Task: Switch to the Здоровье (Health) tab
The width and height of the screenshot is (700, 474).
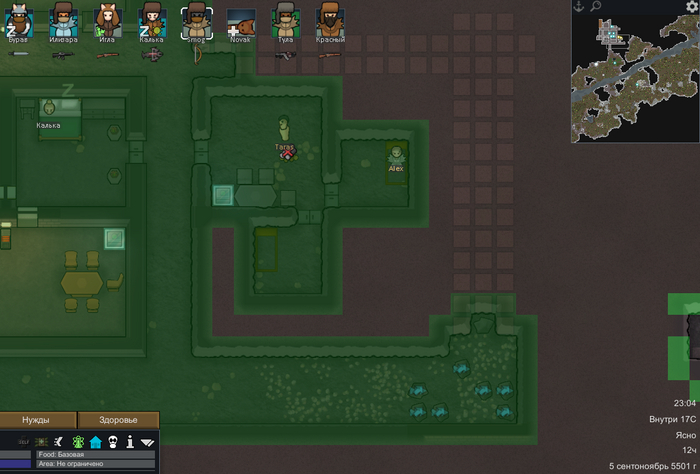Action: tap(117, 420)
